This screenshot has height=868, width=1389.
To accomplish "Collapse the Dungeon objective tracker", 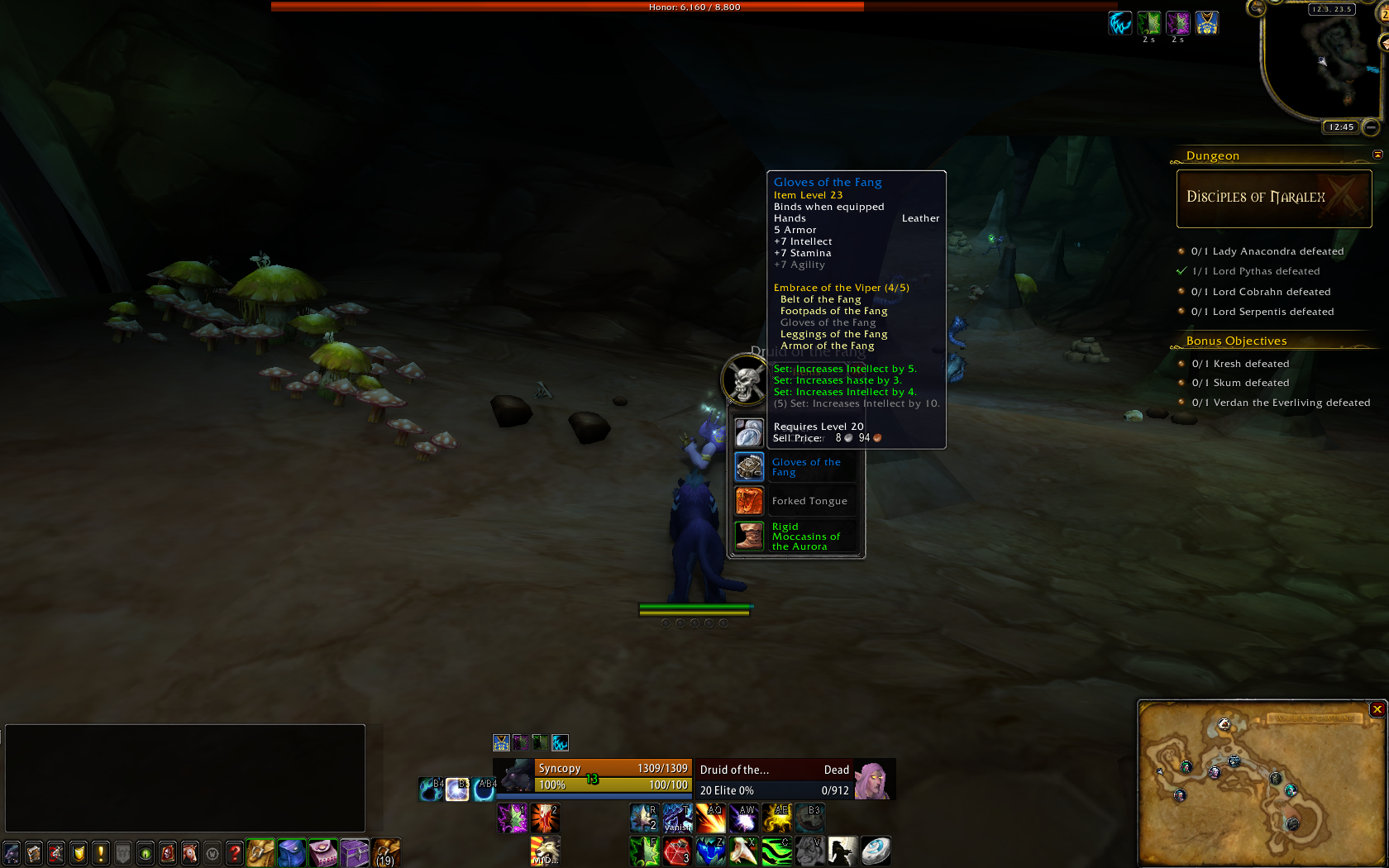I will click(x=1377, y=155).
